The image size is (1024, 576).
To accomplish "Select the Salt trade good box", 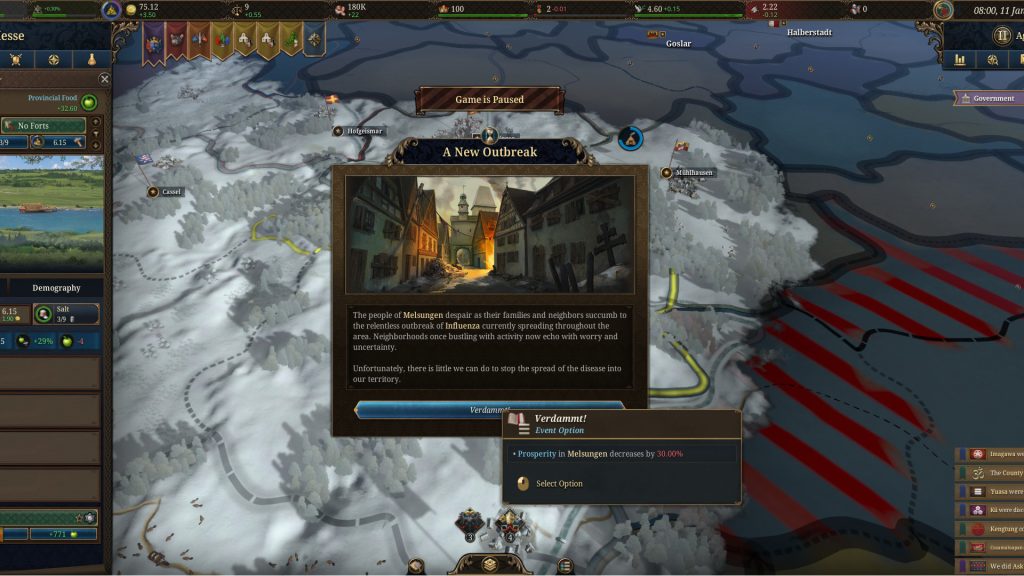I will [x=68, y=314].
